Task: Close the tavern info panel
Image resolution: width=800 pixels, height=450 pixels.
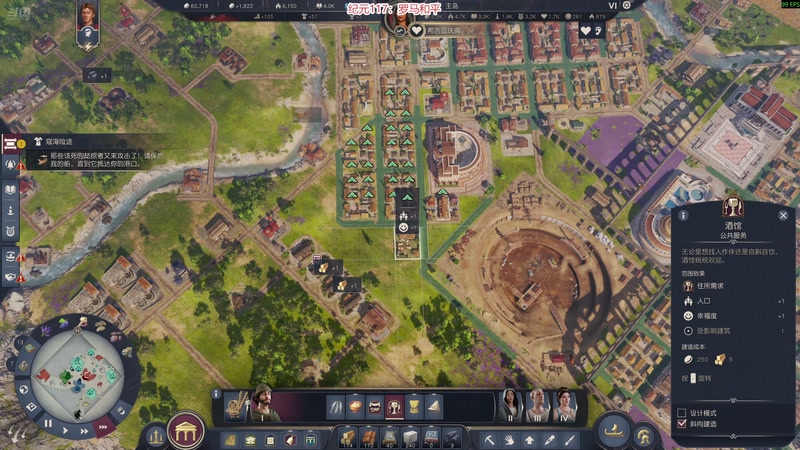Action: (783, 215)
